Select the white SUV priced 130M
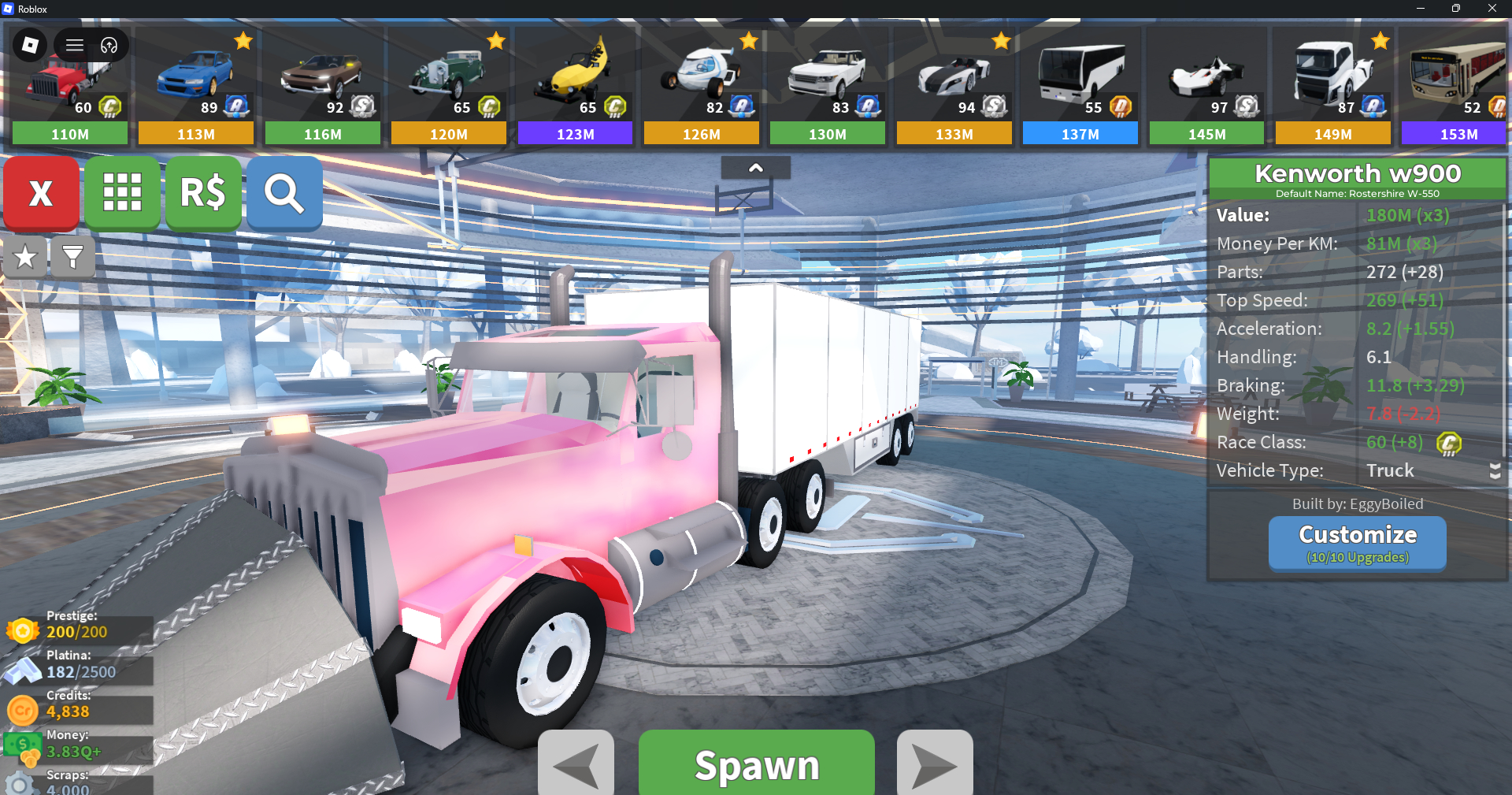The height and width of the screenshot is (795, 1512). 828,87
